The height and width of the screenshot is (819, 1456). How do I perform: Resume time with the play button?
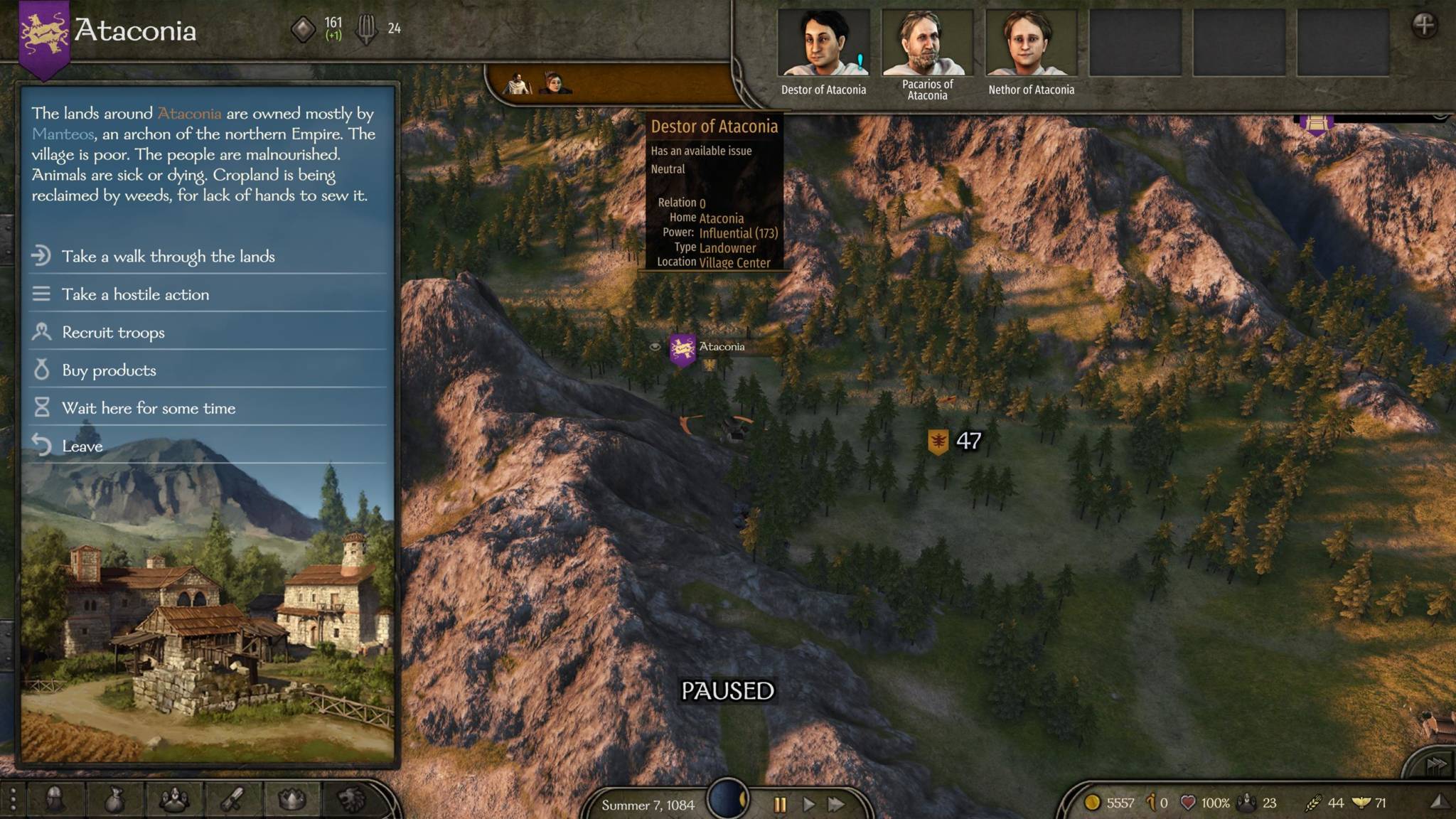809,804
